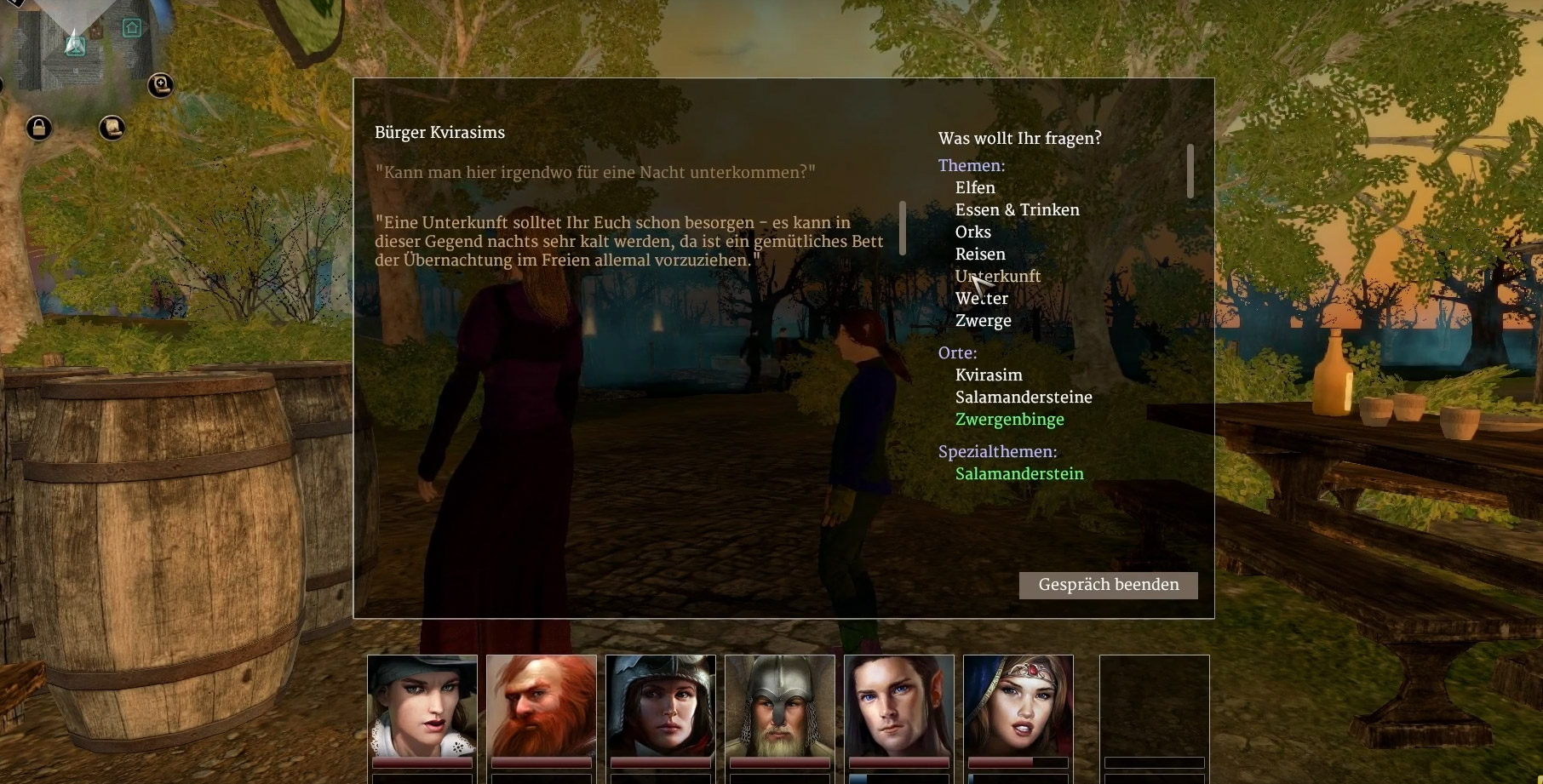Choose the sorceress portrait with the jeweled circlet

(1018, 706)
